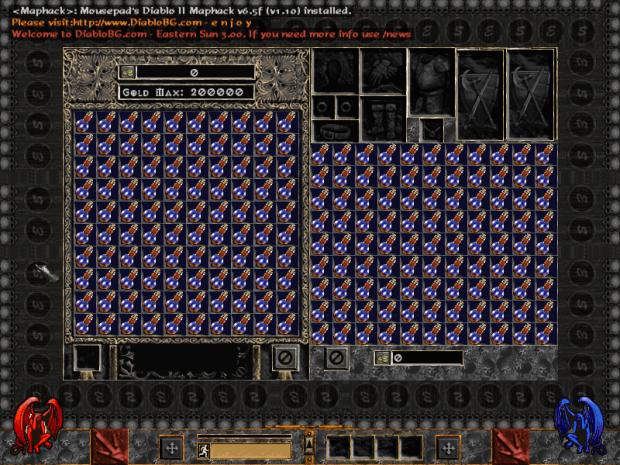620x465 pixels.
Task: Close the inventory panel
Action: tap(336, 357)
